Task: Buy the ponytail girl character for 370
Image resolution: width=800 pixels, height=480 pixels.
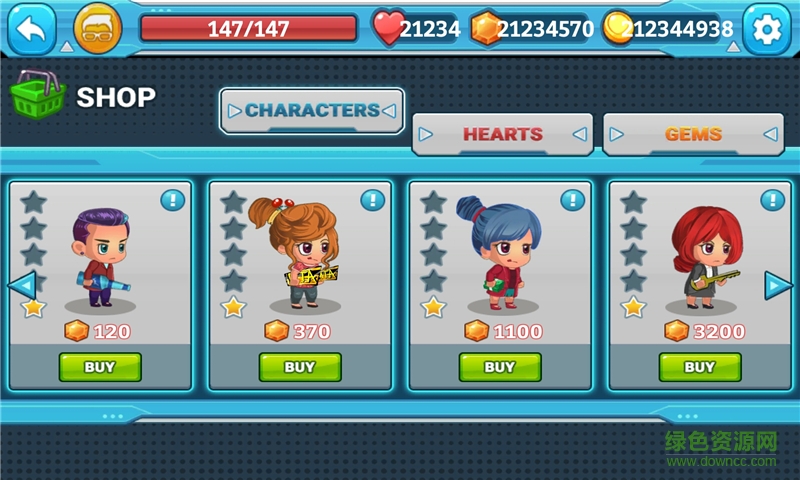Action: [300, 367]
